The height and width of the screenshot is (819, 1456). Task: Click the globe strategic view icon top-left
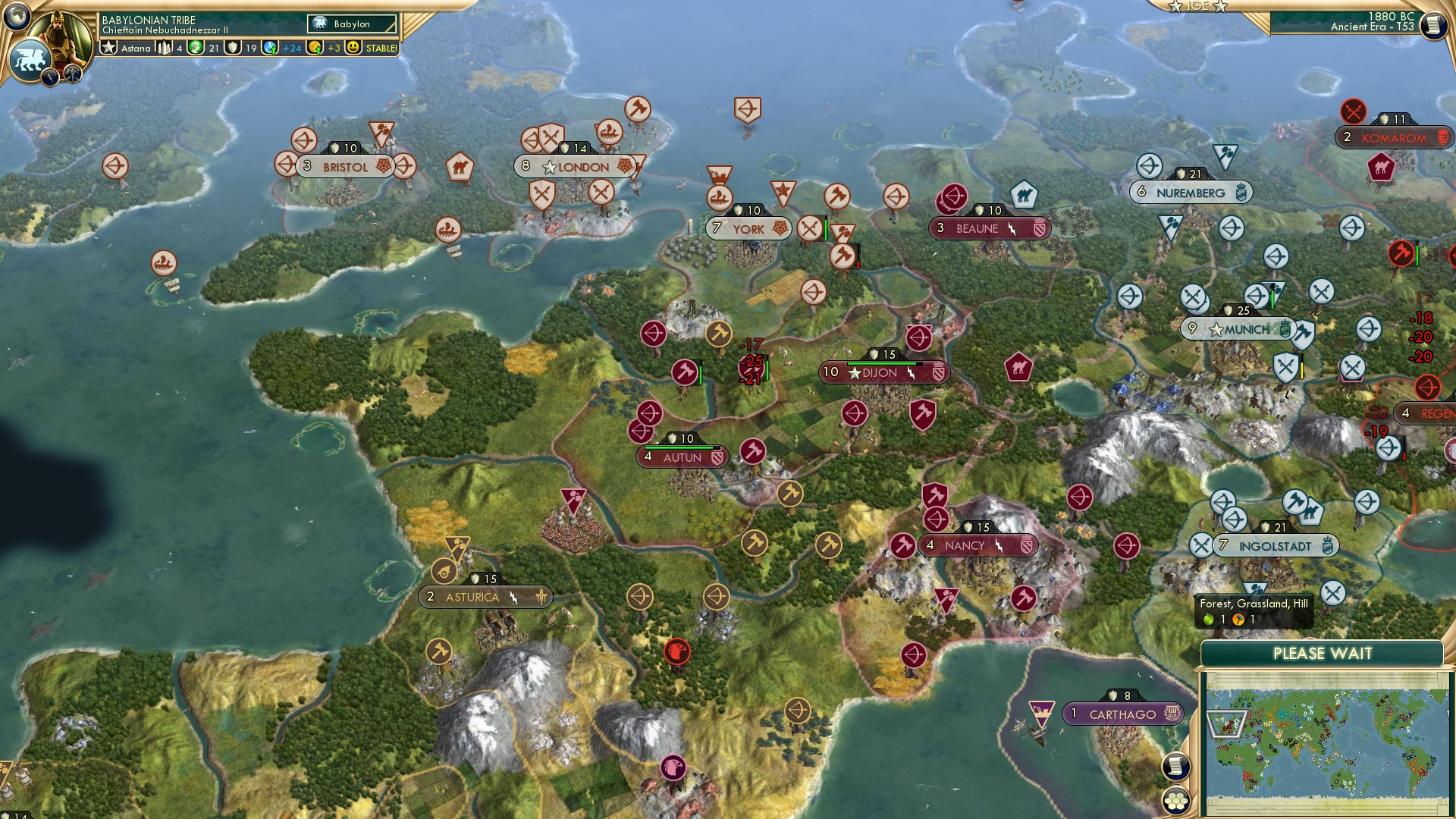(15, 14)
